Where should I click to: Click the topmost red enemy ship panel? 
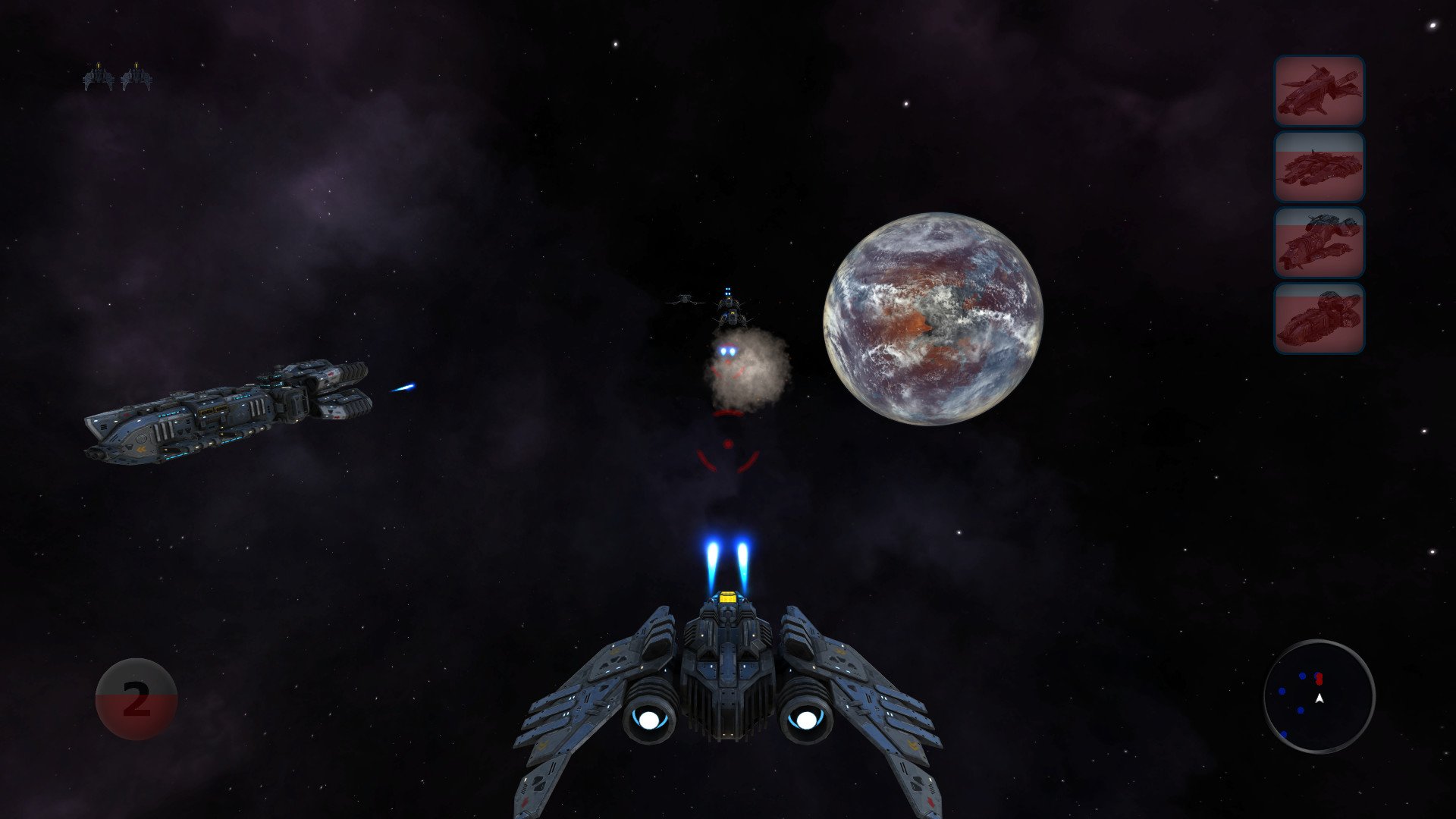point(1321,89)
